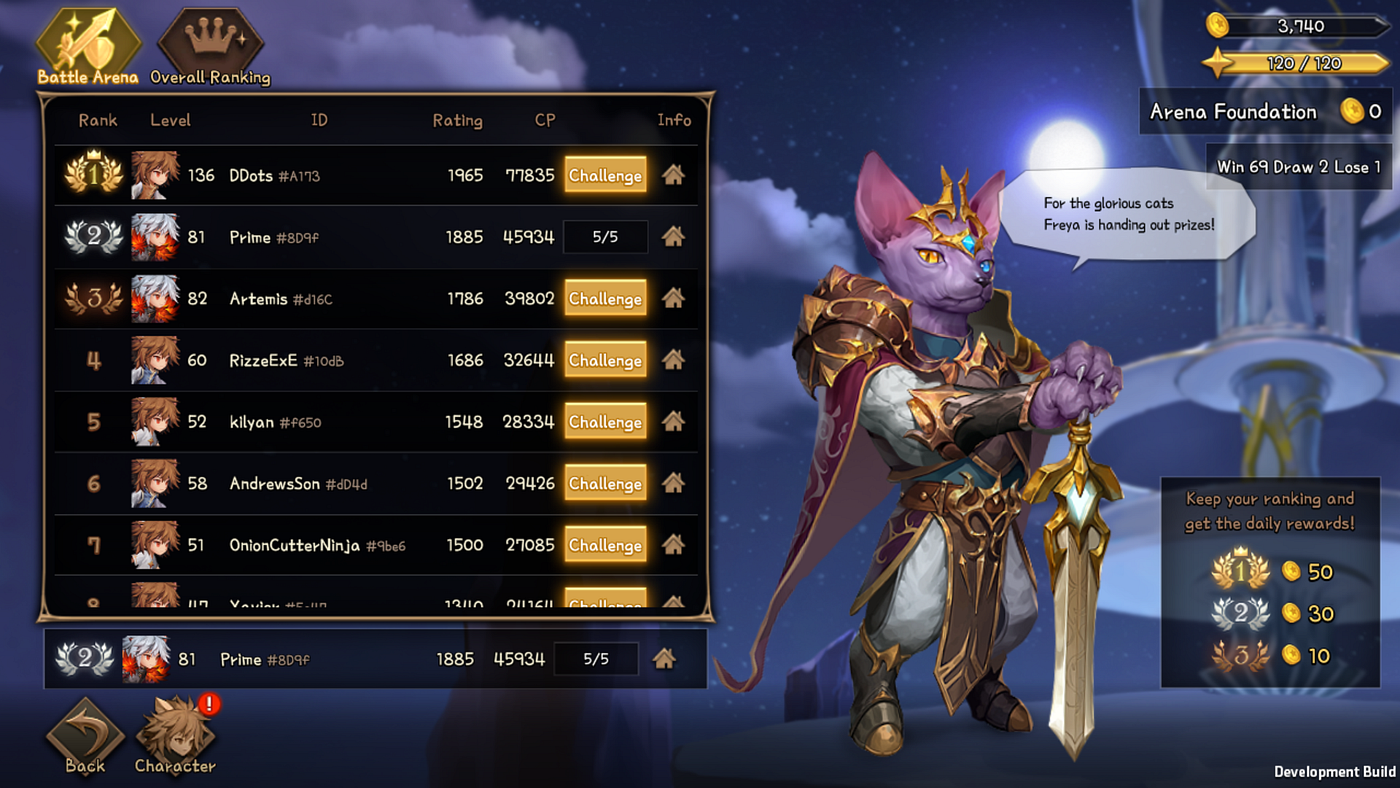Switch to the Battle Arena tab

[x=87, y=45]
